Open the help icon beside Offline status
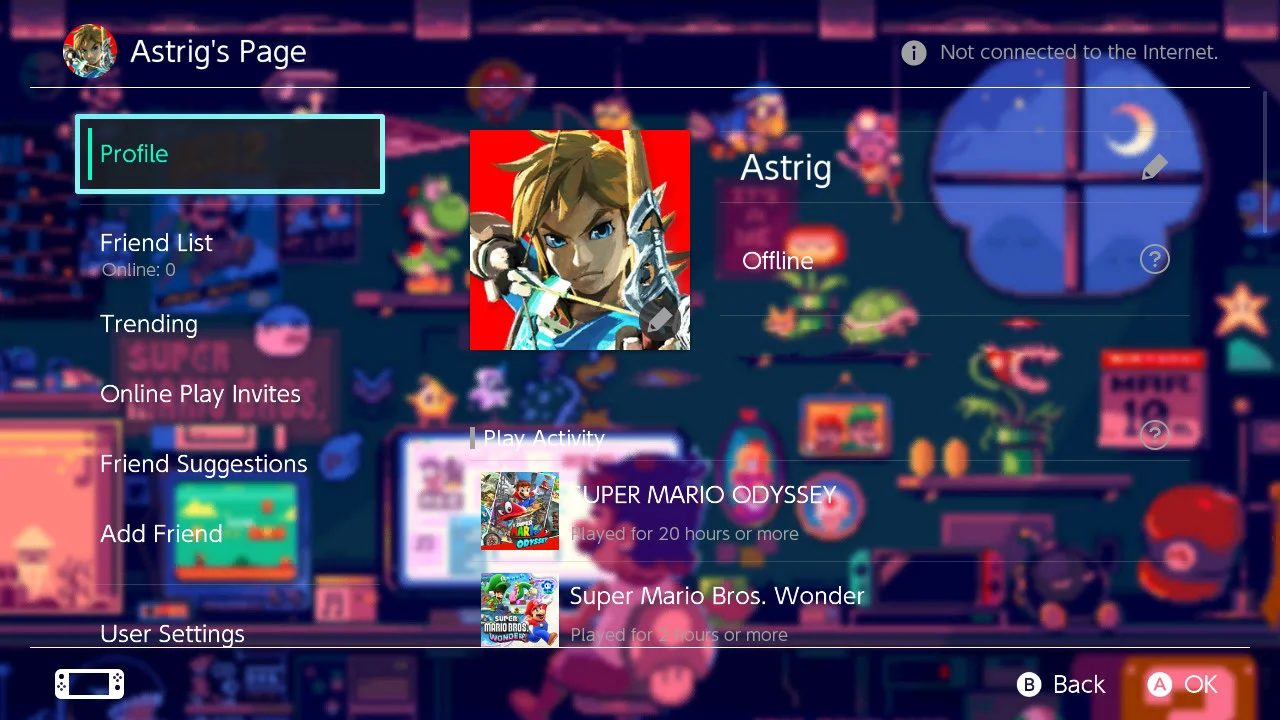Image resolution: width=1280 pixels, height=720 pixels. (1154, 260)
